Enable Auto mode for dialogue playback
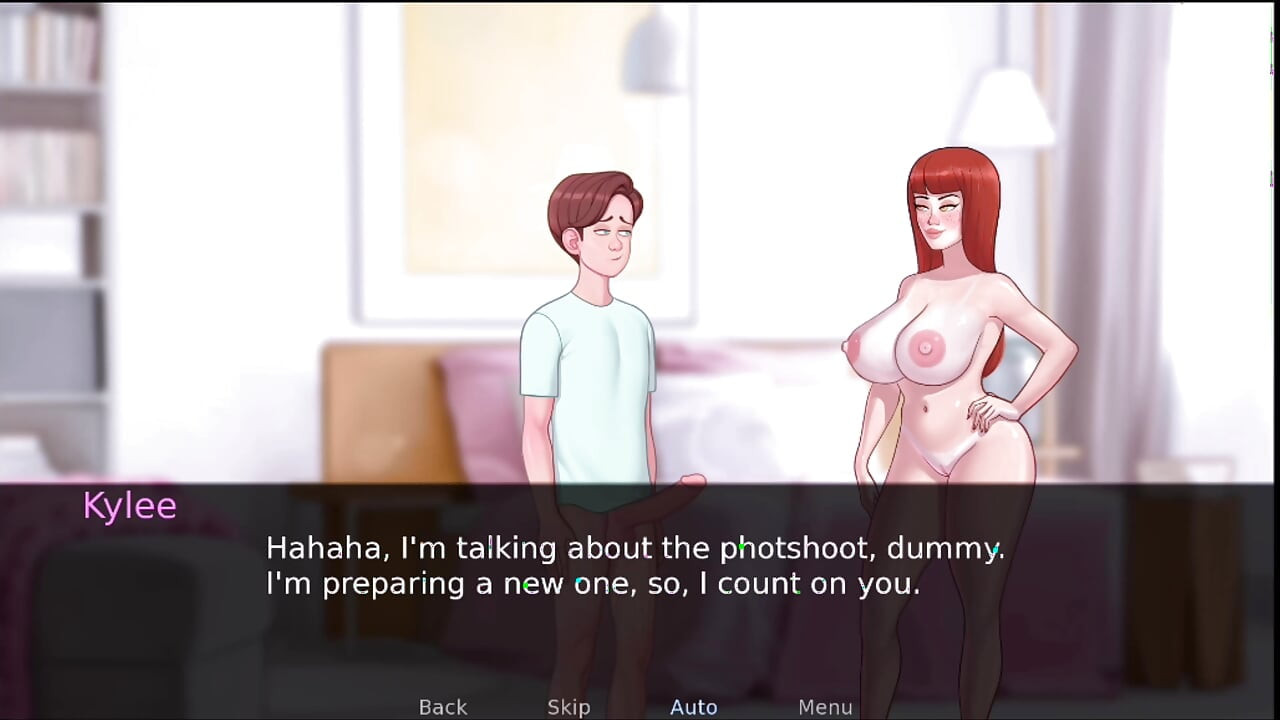1280x720 pixels. point(693,707)
